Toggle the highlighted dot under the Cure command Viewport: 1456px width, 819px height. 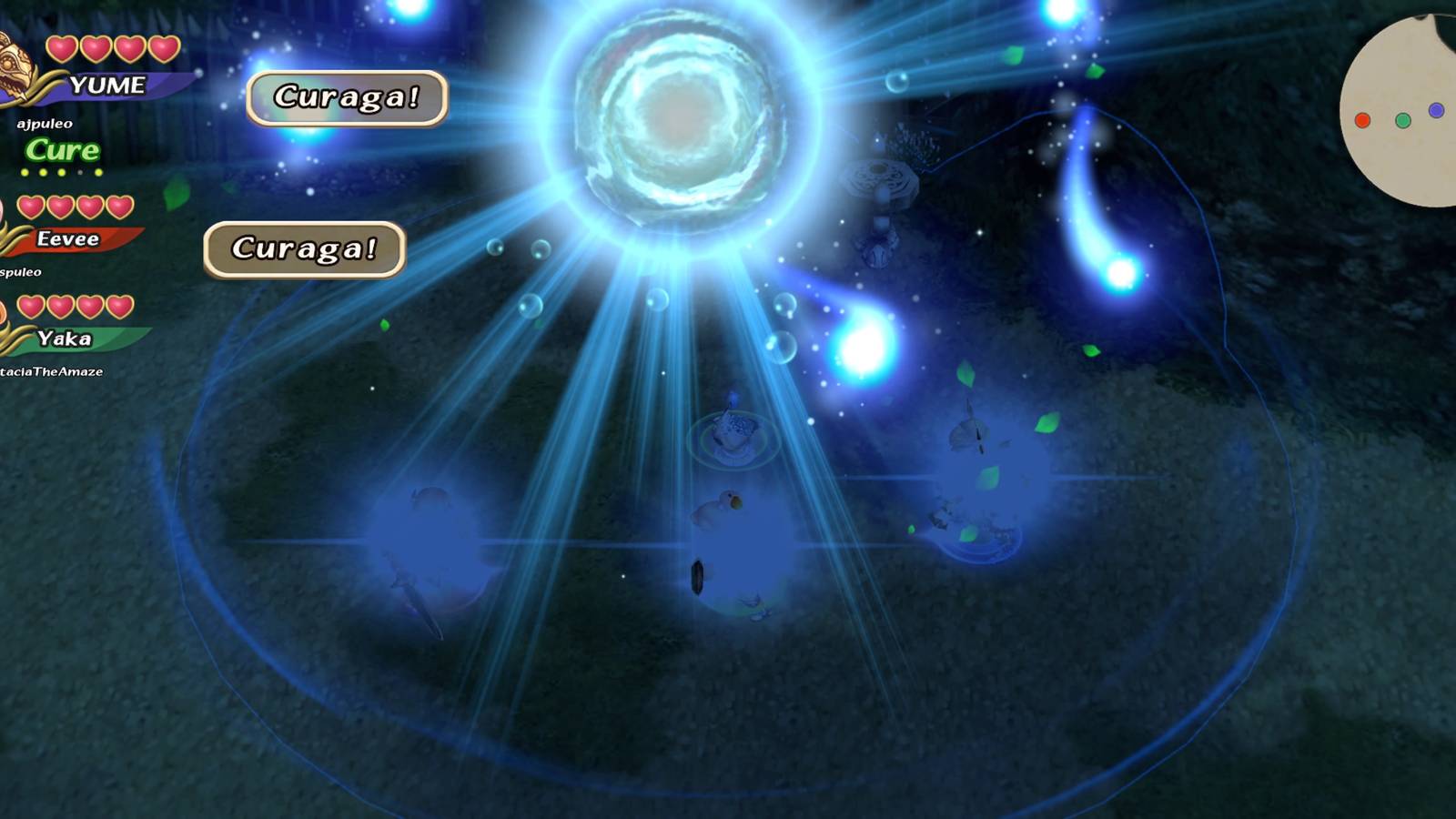pos(25,172)
